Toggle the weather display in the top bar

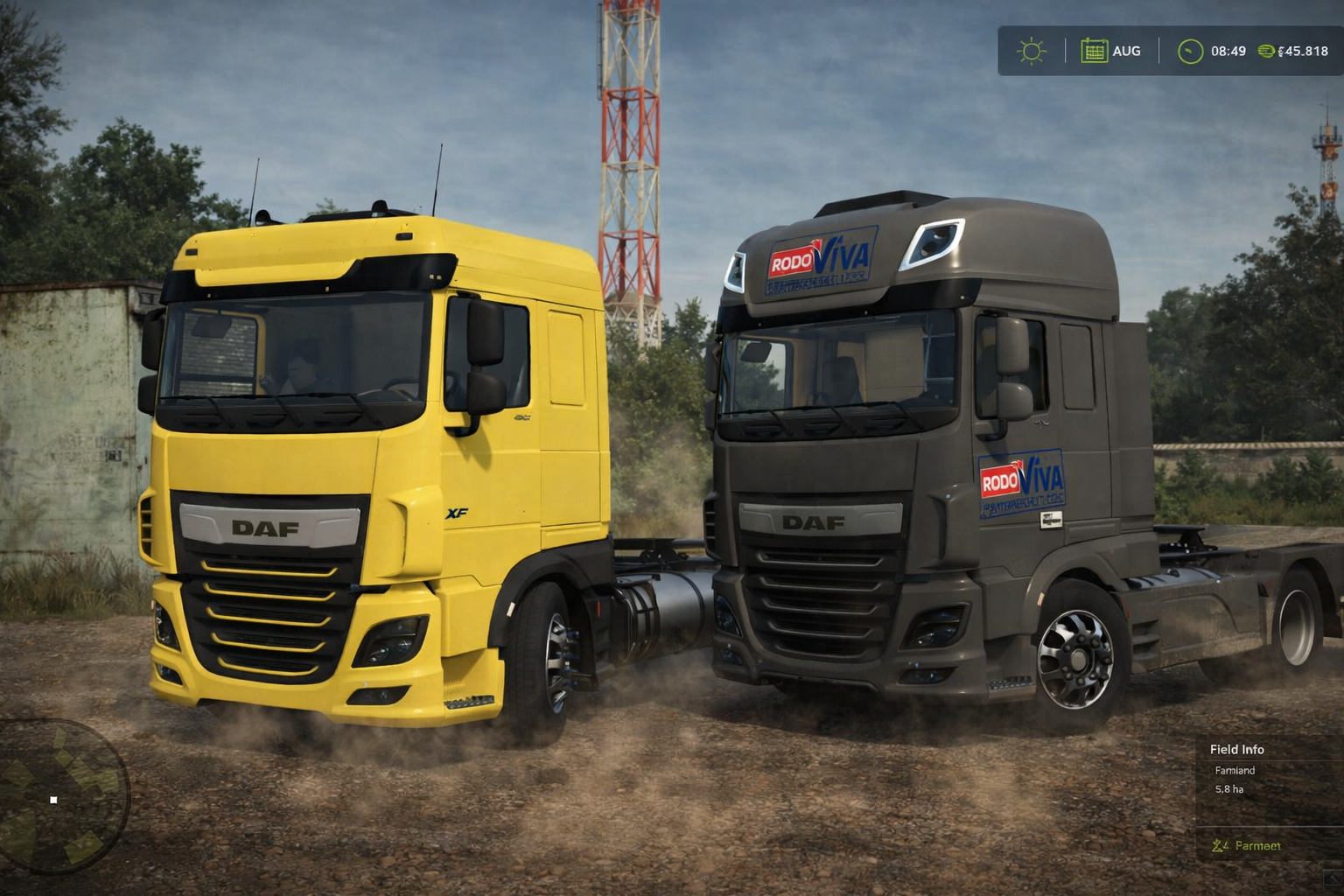[1032, 51]
